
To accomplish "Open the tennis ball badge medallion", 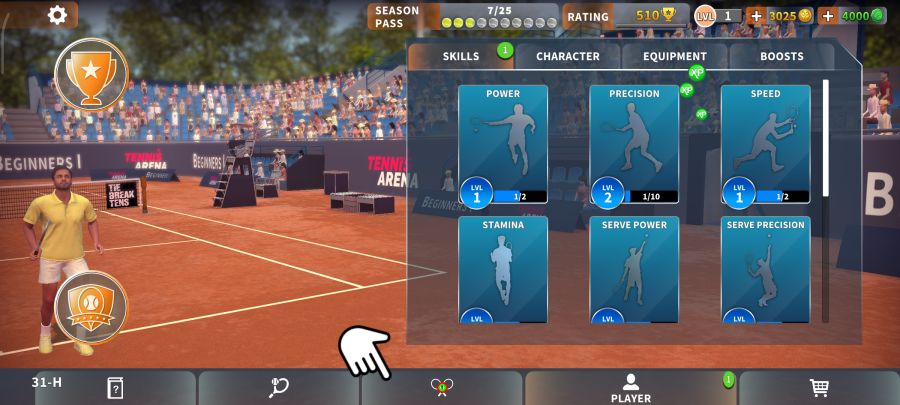I will pyautogui.click(x=91, y=307).
